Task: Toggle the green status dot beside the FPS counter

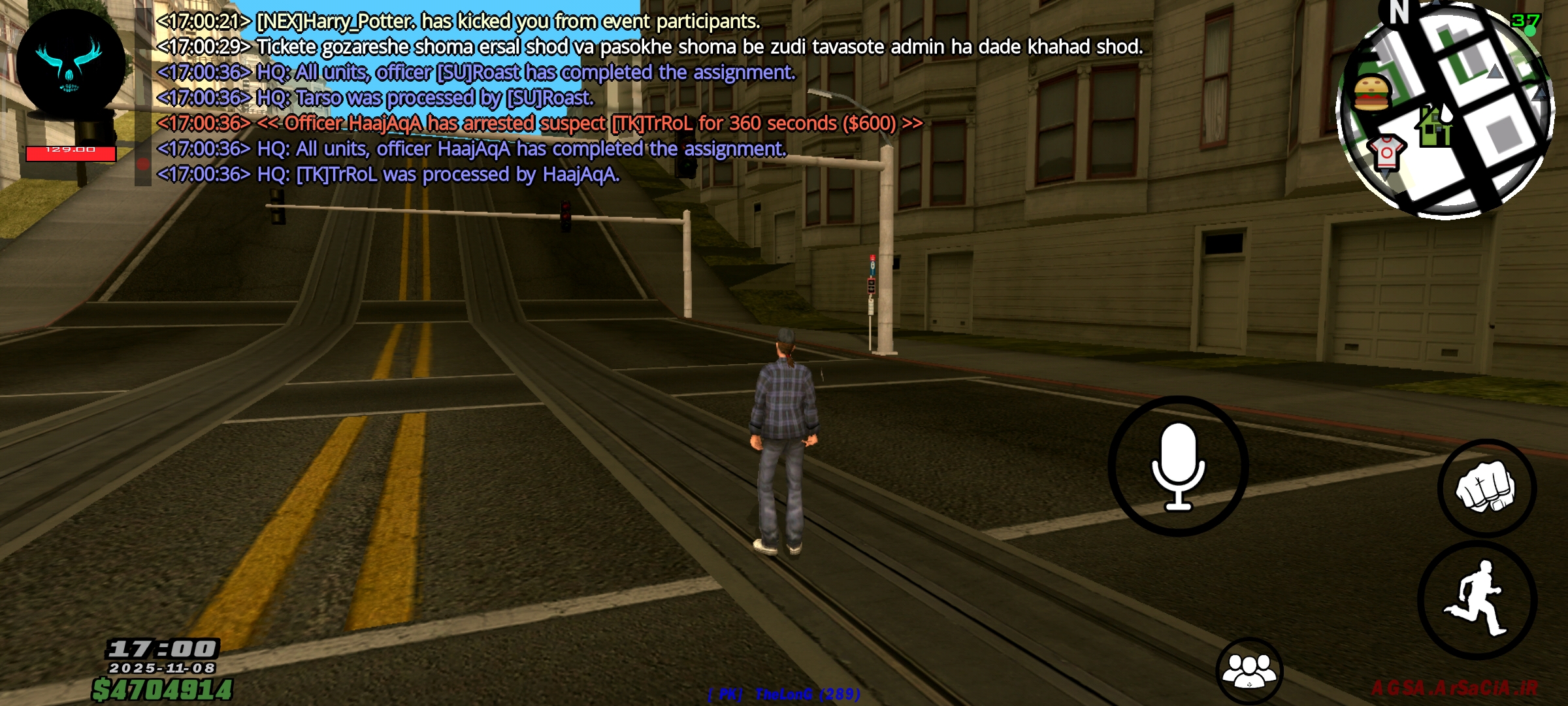Action: [x=1531, y=31]
